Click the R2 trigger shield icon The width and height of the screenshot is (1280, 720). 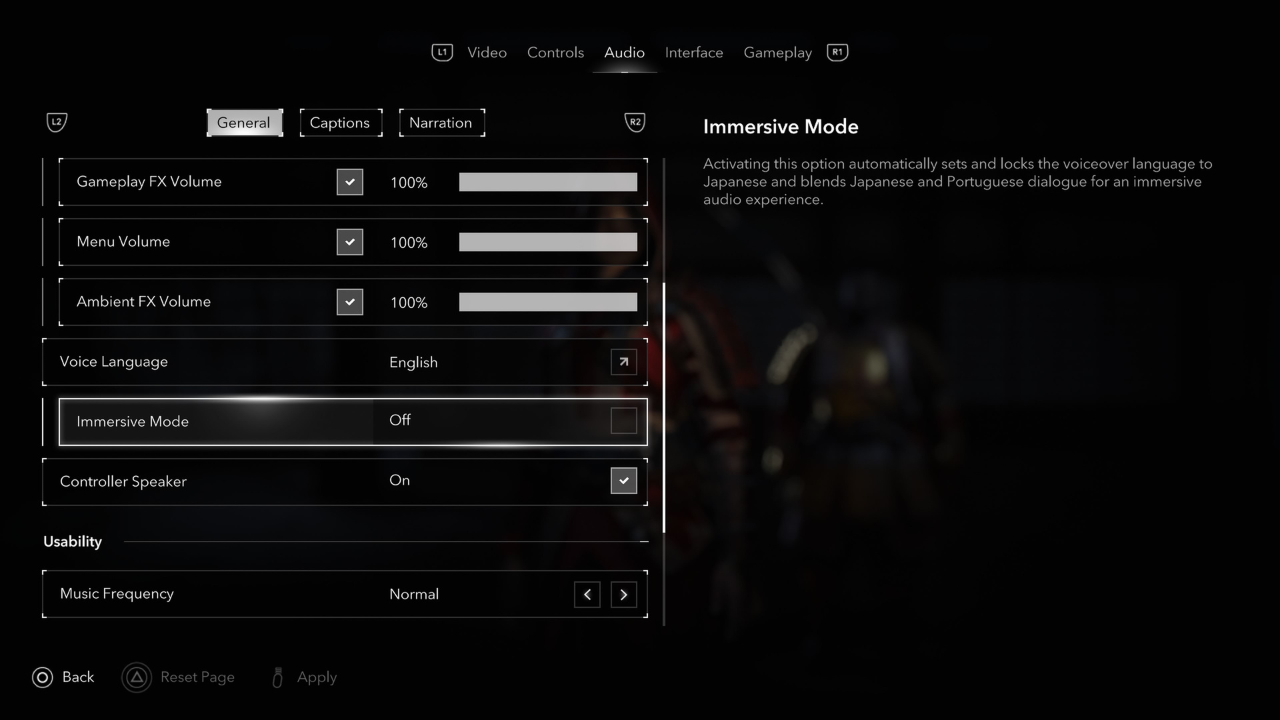(635, 122)
